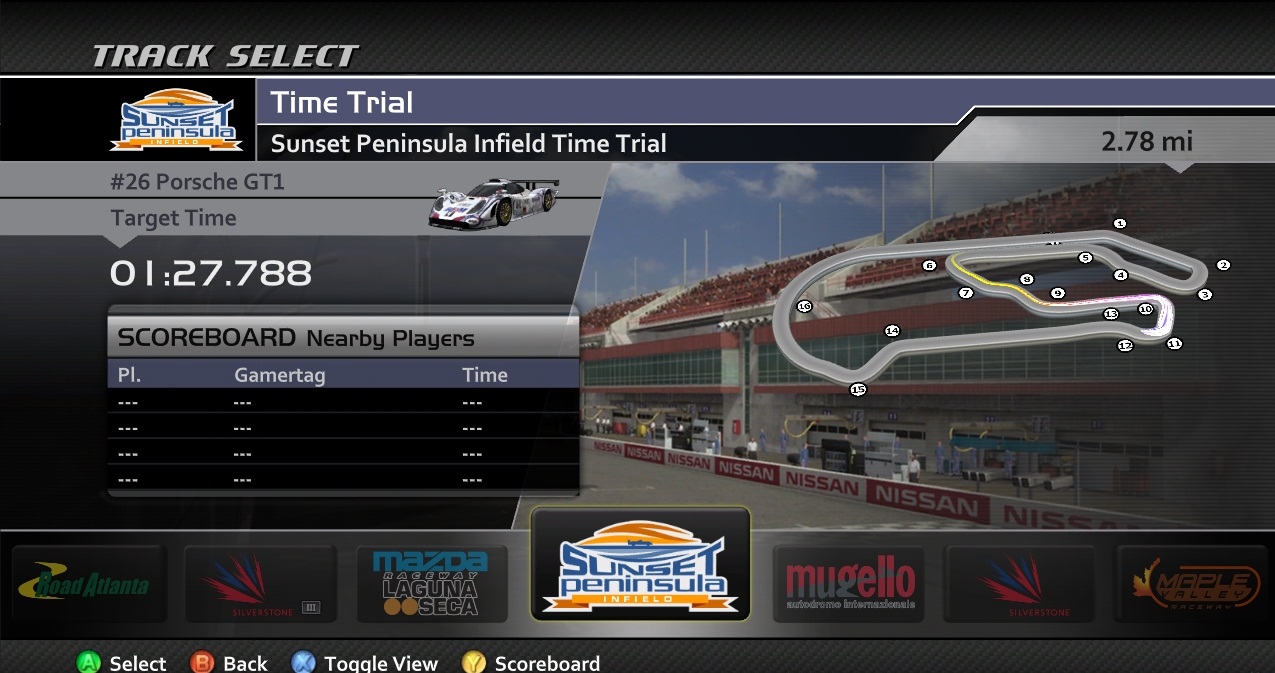1275x673 pixels.
Task: Open the Scoreboard Nearby Players panel header
Action: click(x=343, y=337)
